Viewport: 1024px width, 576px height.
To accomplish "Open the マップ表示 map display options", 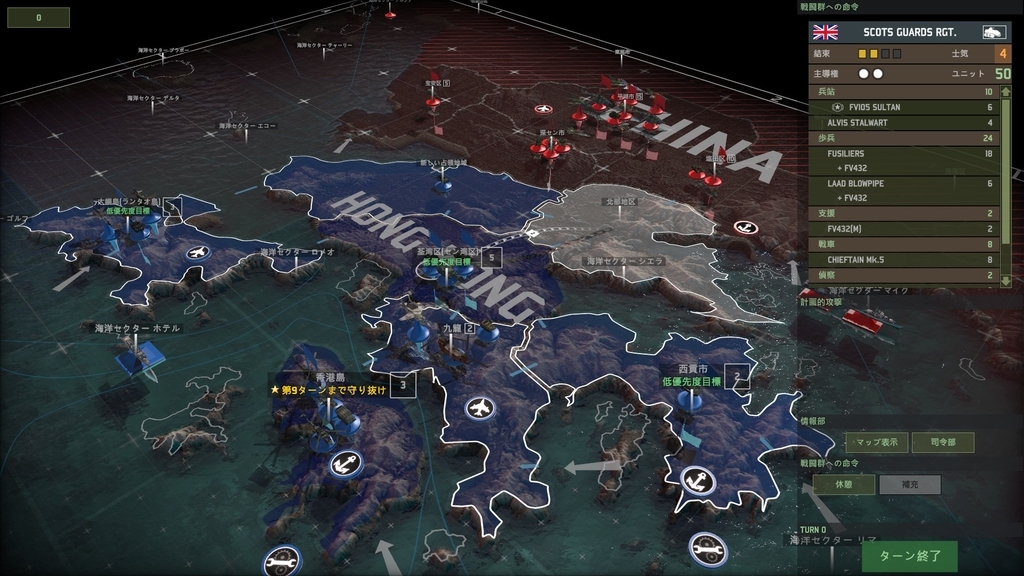I will (x=877, y=443).
